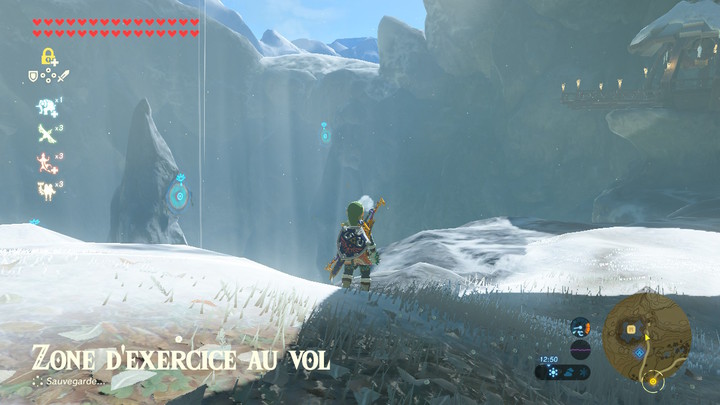
Task: Activate the elephant champion ability icon
Action: (46, 108)
